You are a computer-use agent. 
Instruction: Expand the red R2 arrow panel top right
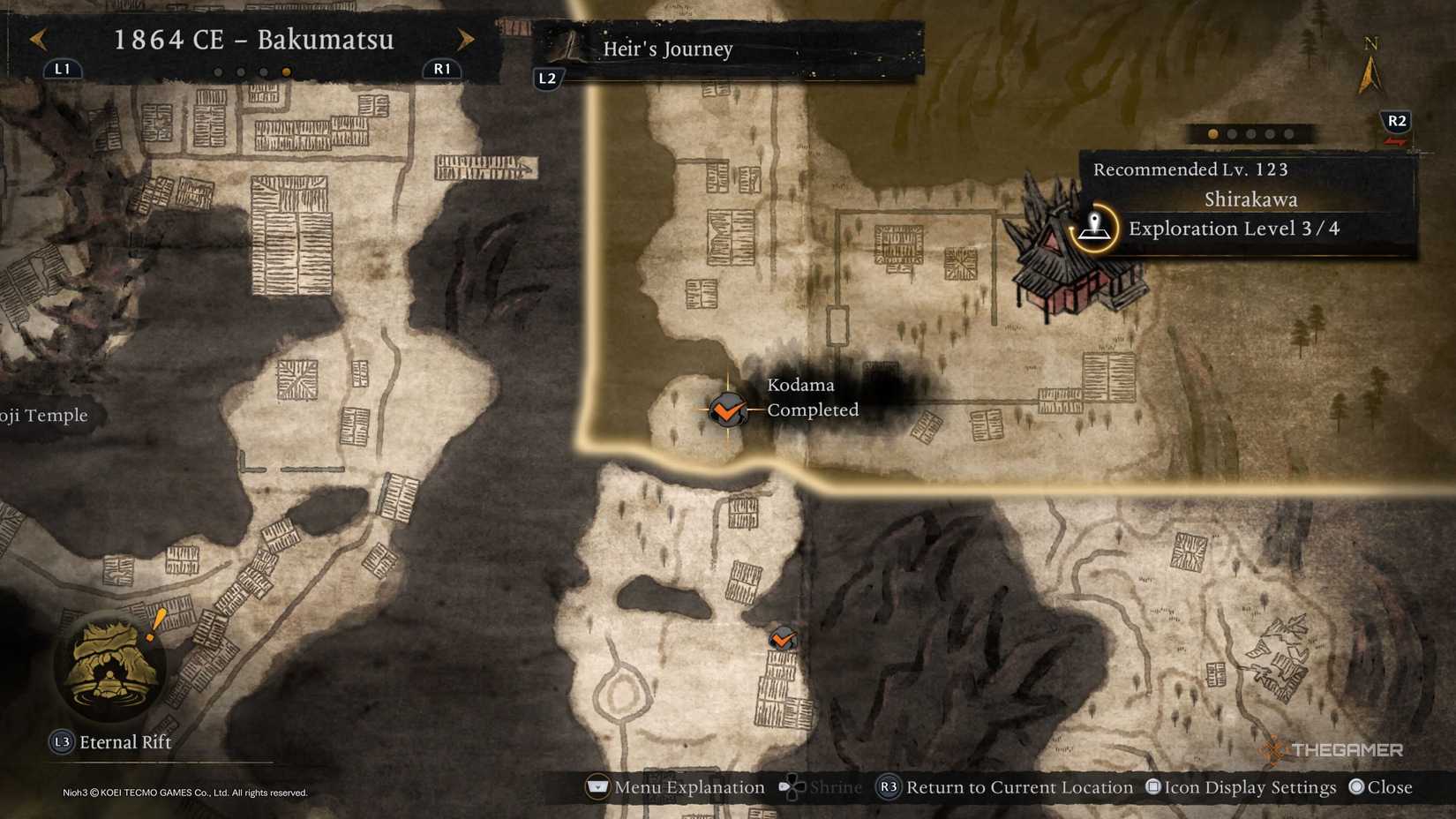tap(1395, 124)
